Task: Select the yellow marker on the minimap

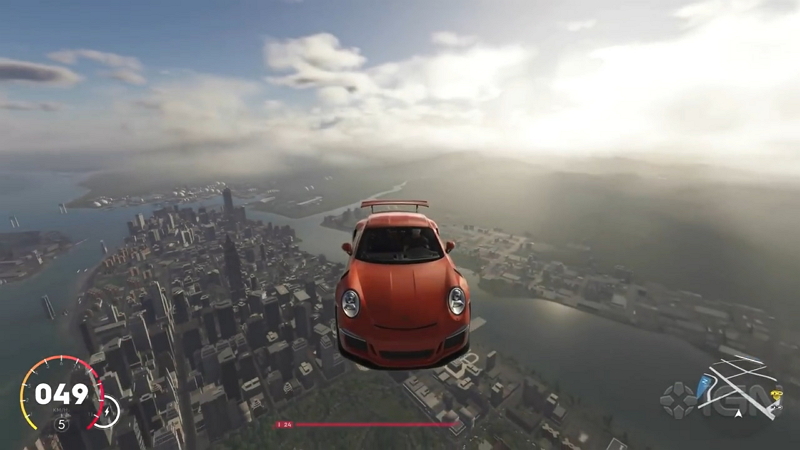Action: (775, 396)
